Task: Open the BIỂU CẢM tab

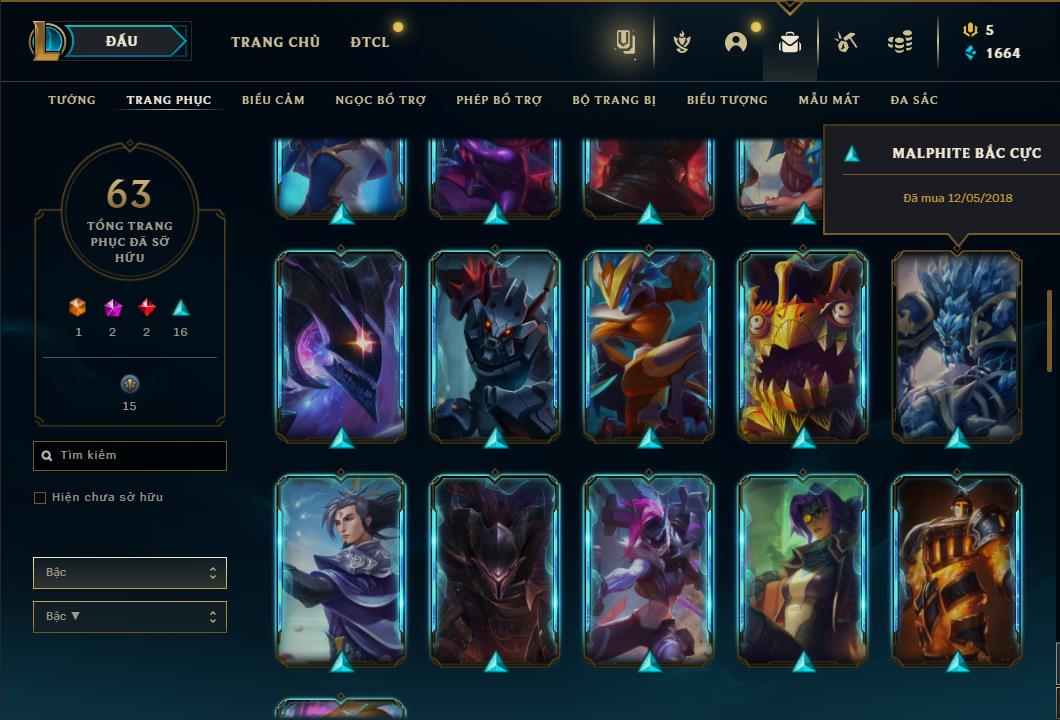Action: point(273,100)
